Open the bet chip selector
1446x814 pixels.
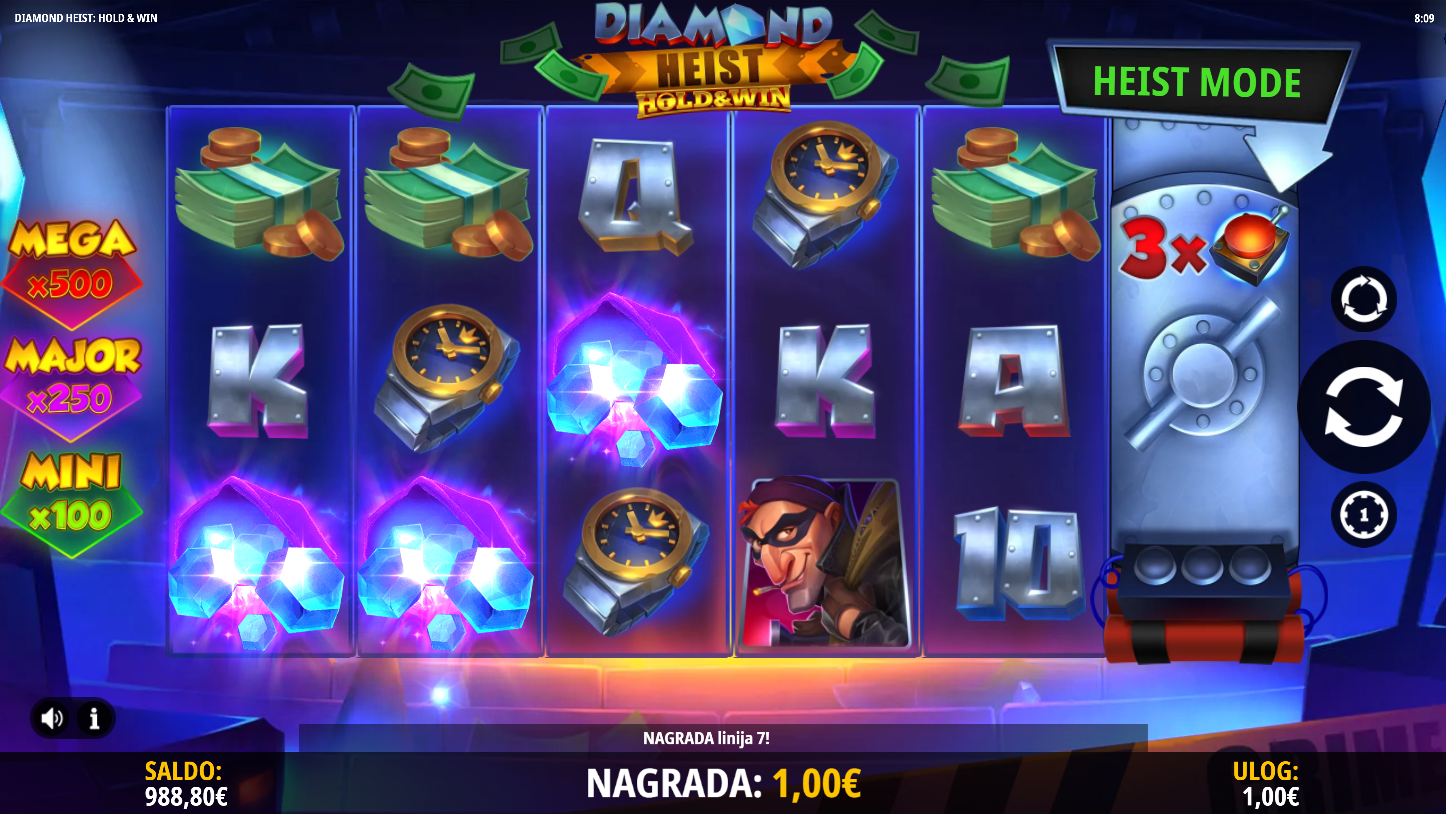tap(1363, 514)
